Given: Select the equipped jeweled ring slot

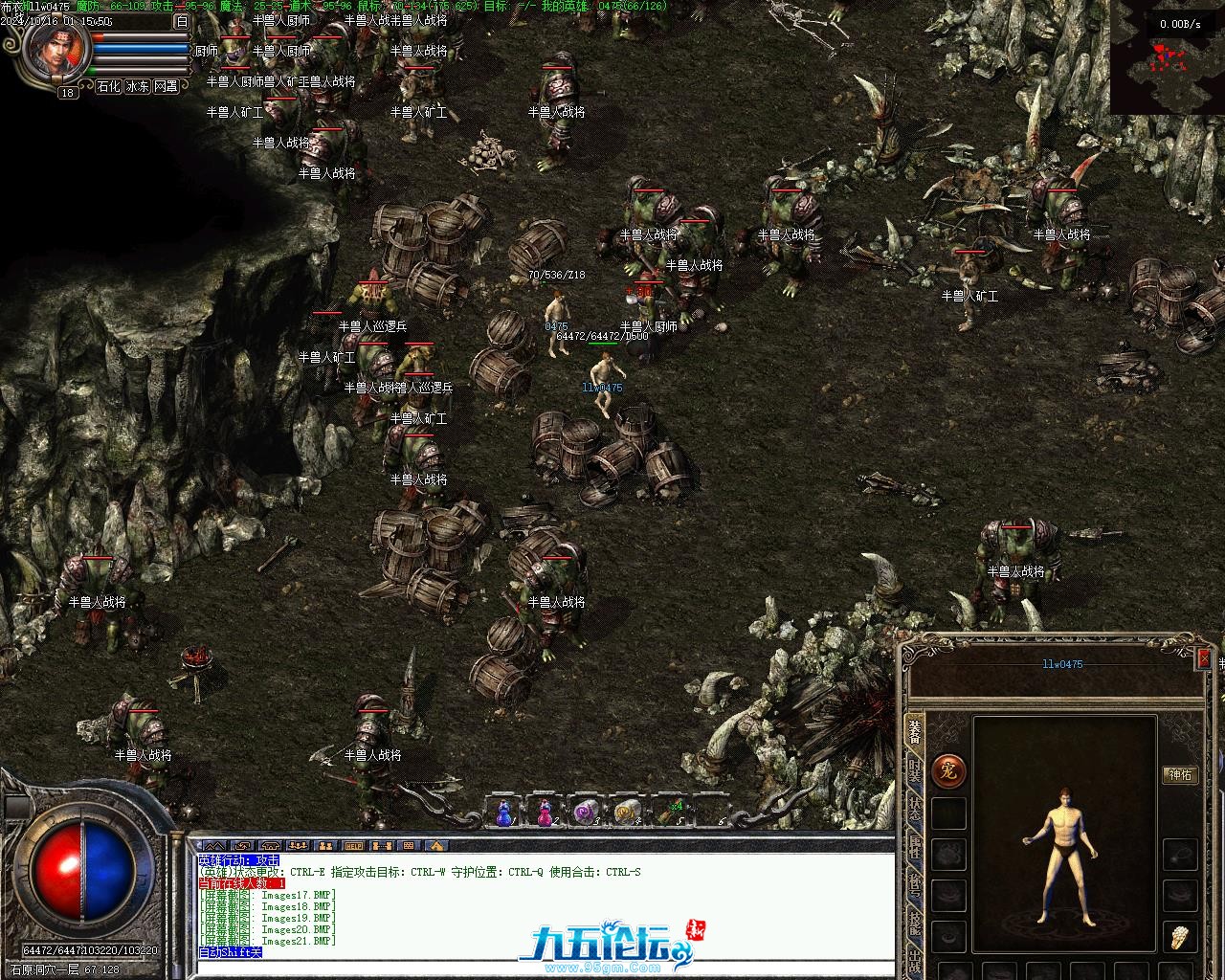Looking at the screenshot, I should click(x=1180, y=937).
